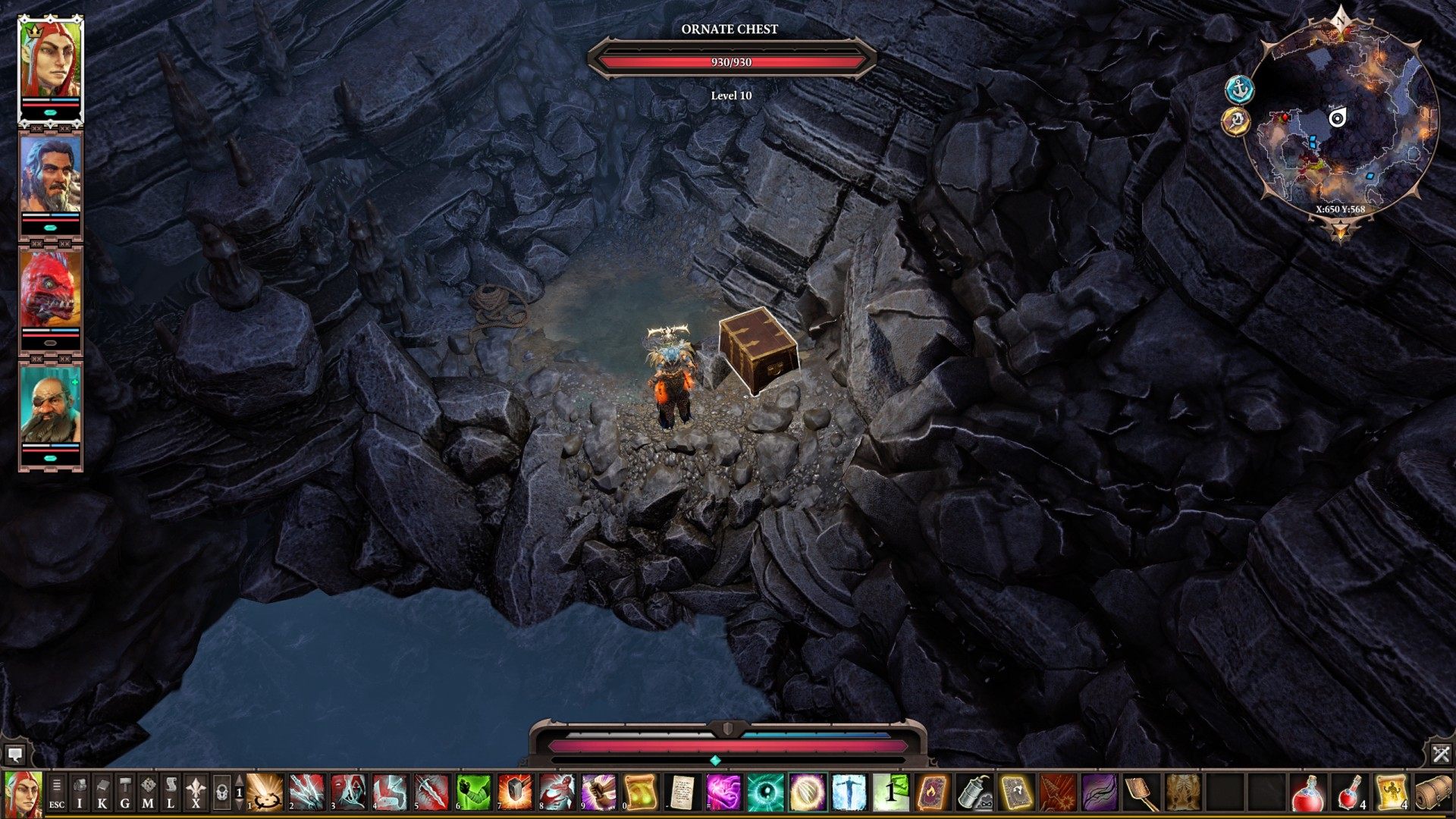Activate the crosshair attack skill in slot 1
The width and height of the screenshot is (1456, 819).
(265, 792)
